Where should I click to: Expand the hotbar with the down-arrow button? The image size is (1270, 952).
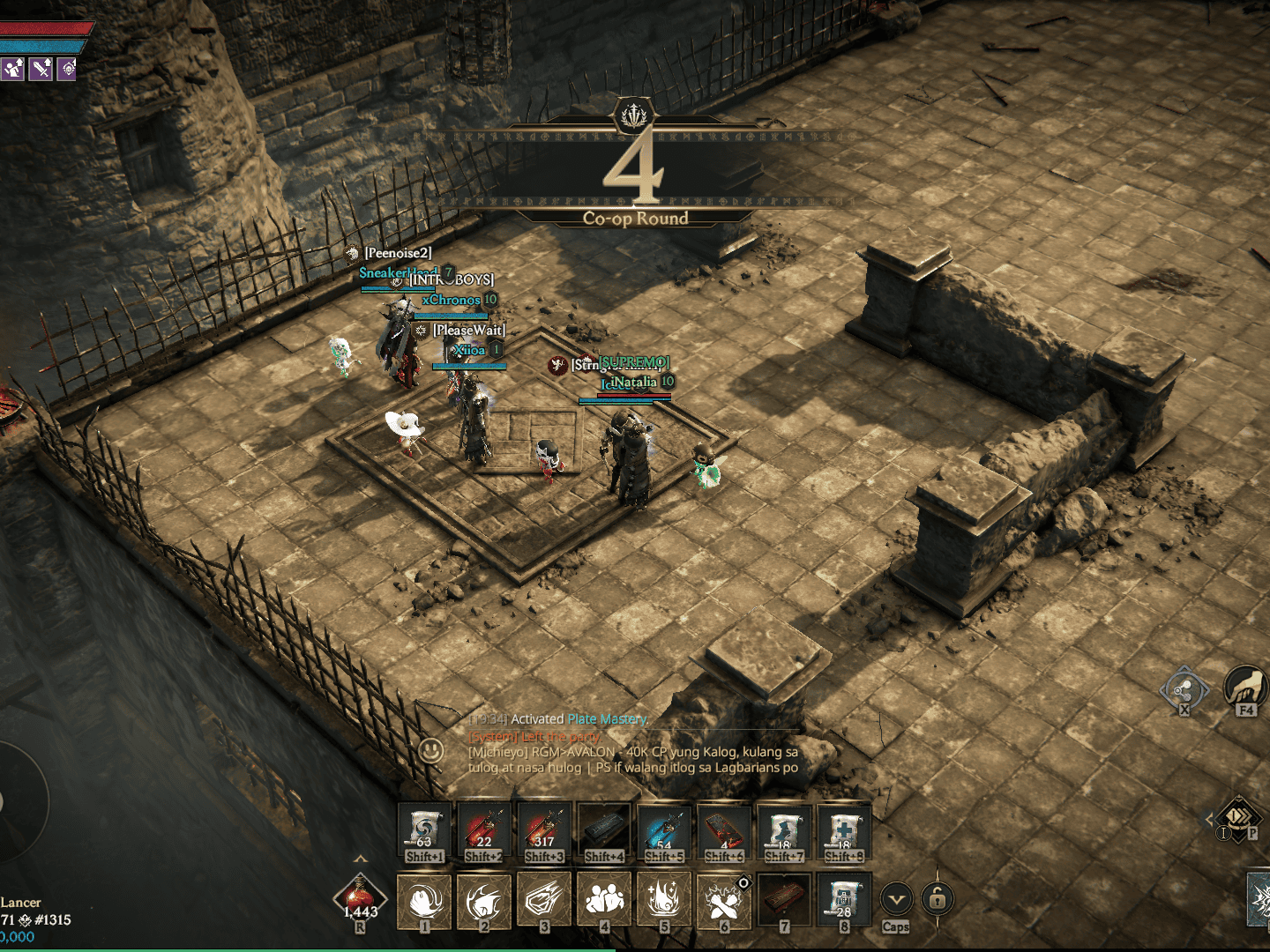click(896, 900)
